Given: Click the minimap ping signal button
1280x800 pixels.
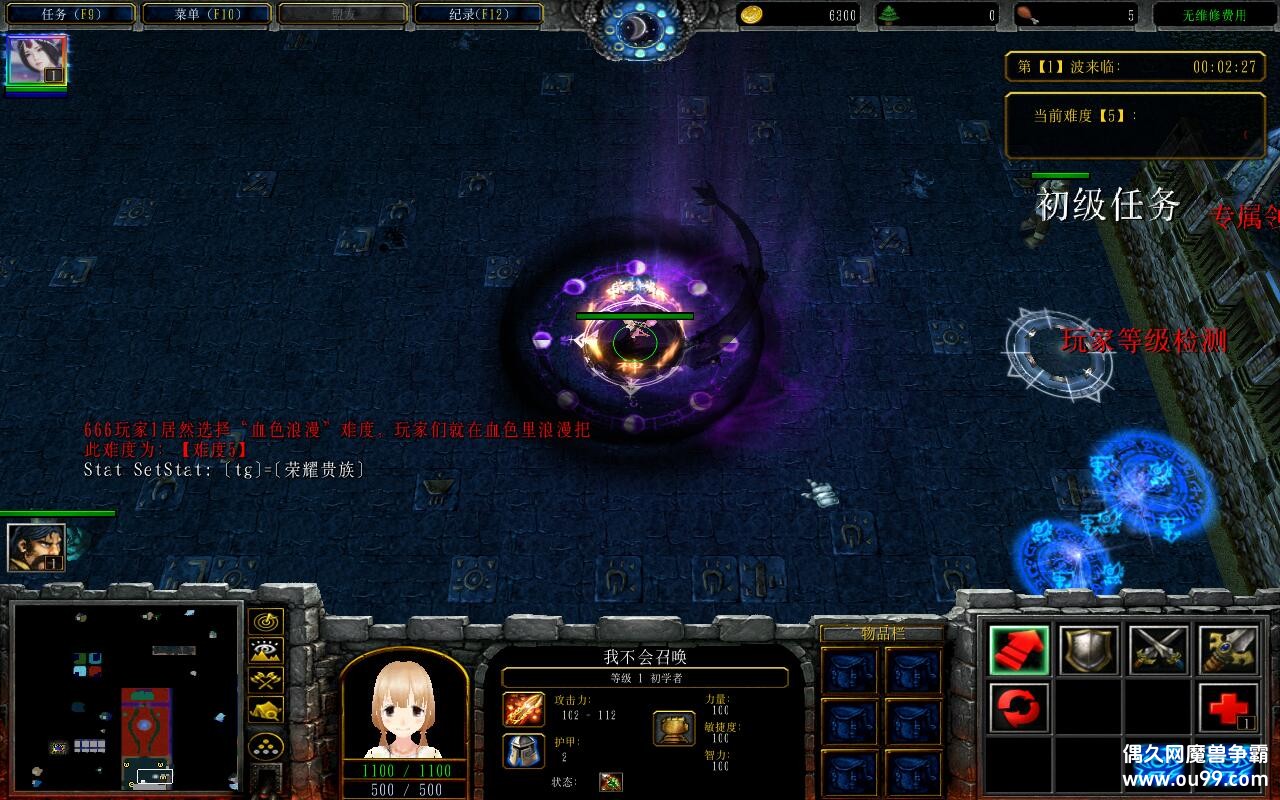Looking at the screenshot, I should 264,622.
